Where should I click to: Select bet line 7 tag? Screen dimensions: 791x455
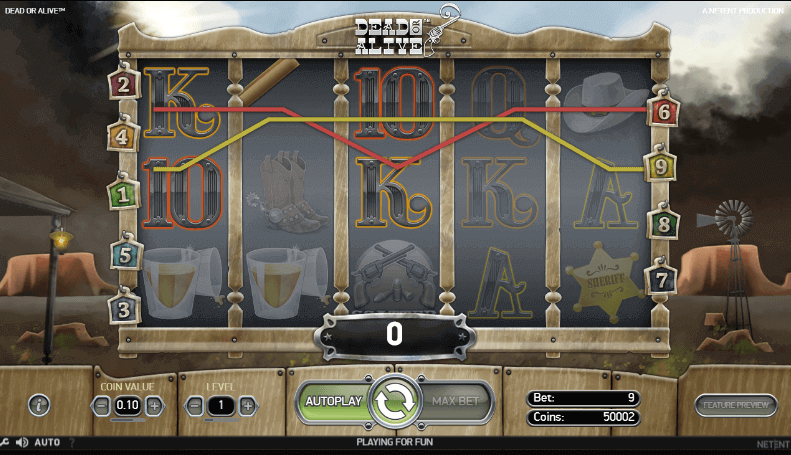661,280
